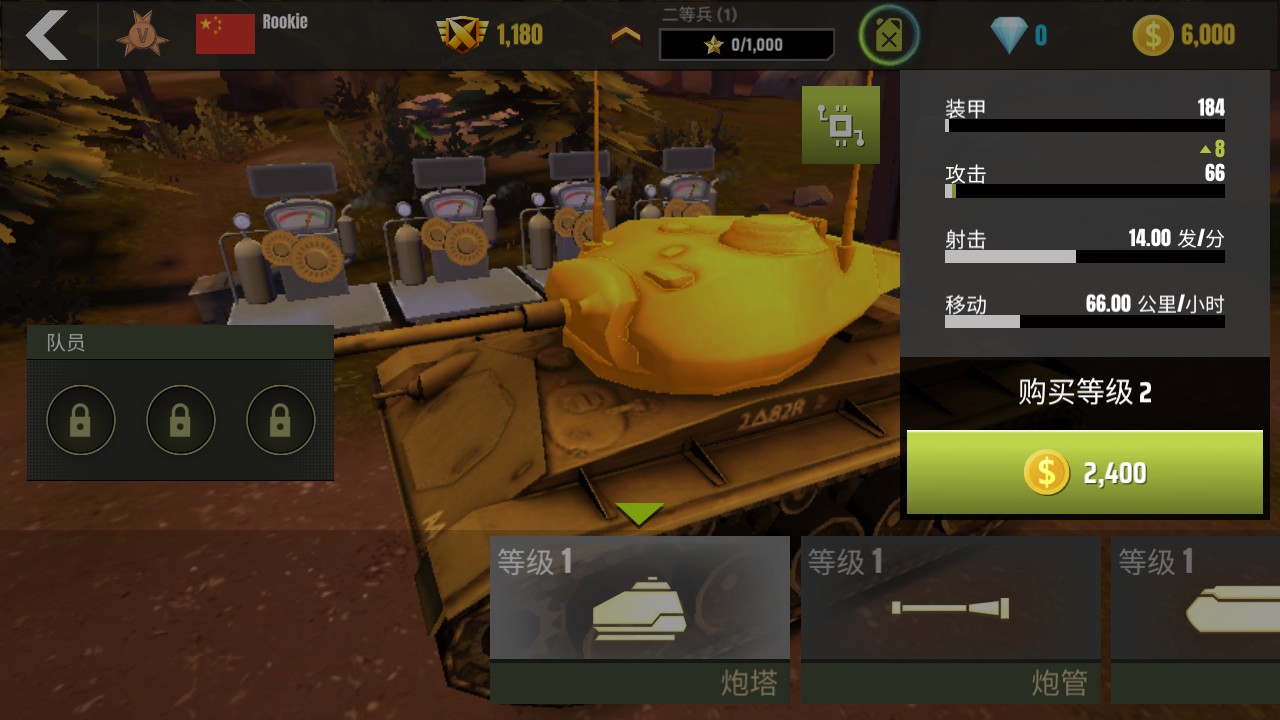Screen dimensions: 1280x720
Task: Tap the fuel canister icon
Action: tap(888, 36)
